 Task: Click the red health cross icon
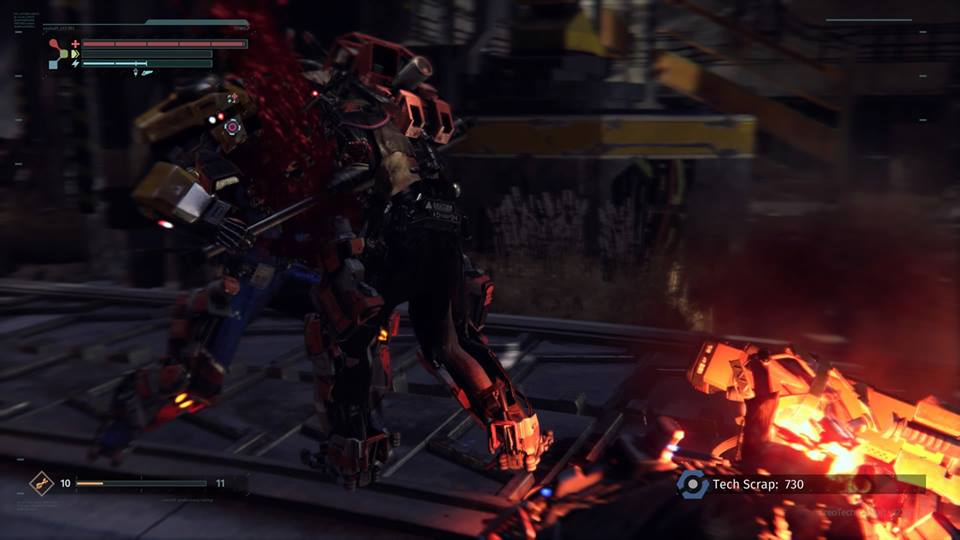(x=75, y=44)
